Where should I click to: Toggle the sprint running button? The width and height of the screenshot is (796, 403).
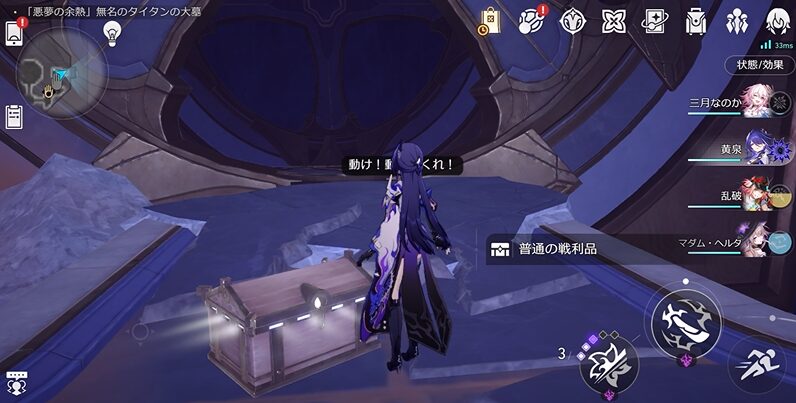(x=755, y=364)
